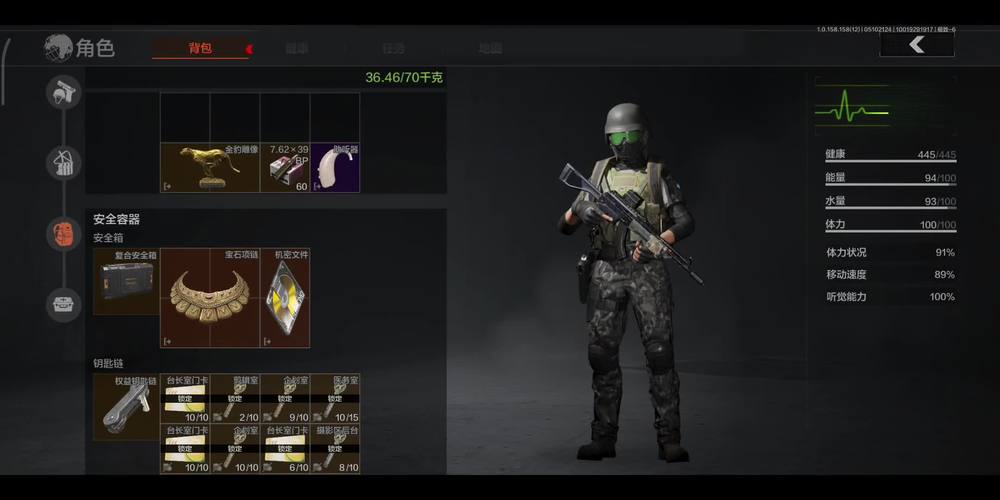Select the red backpack section icon
1000x500 pixels.
click(63, 233)
